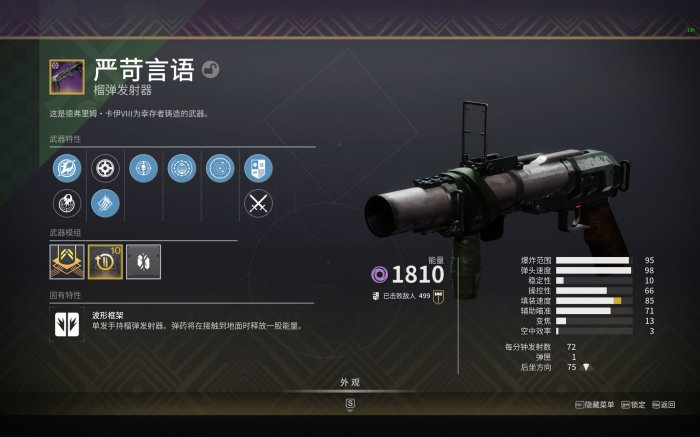Inspect the 波形框架 intrinsic trait icon
The height and width of the screenshot is (437, 700).
click(x=66, y=321)
